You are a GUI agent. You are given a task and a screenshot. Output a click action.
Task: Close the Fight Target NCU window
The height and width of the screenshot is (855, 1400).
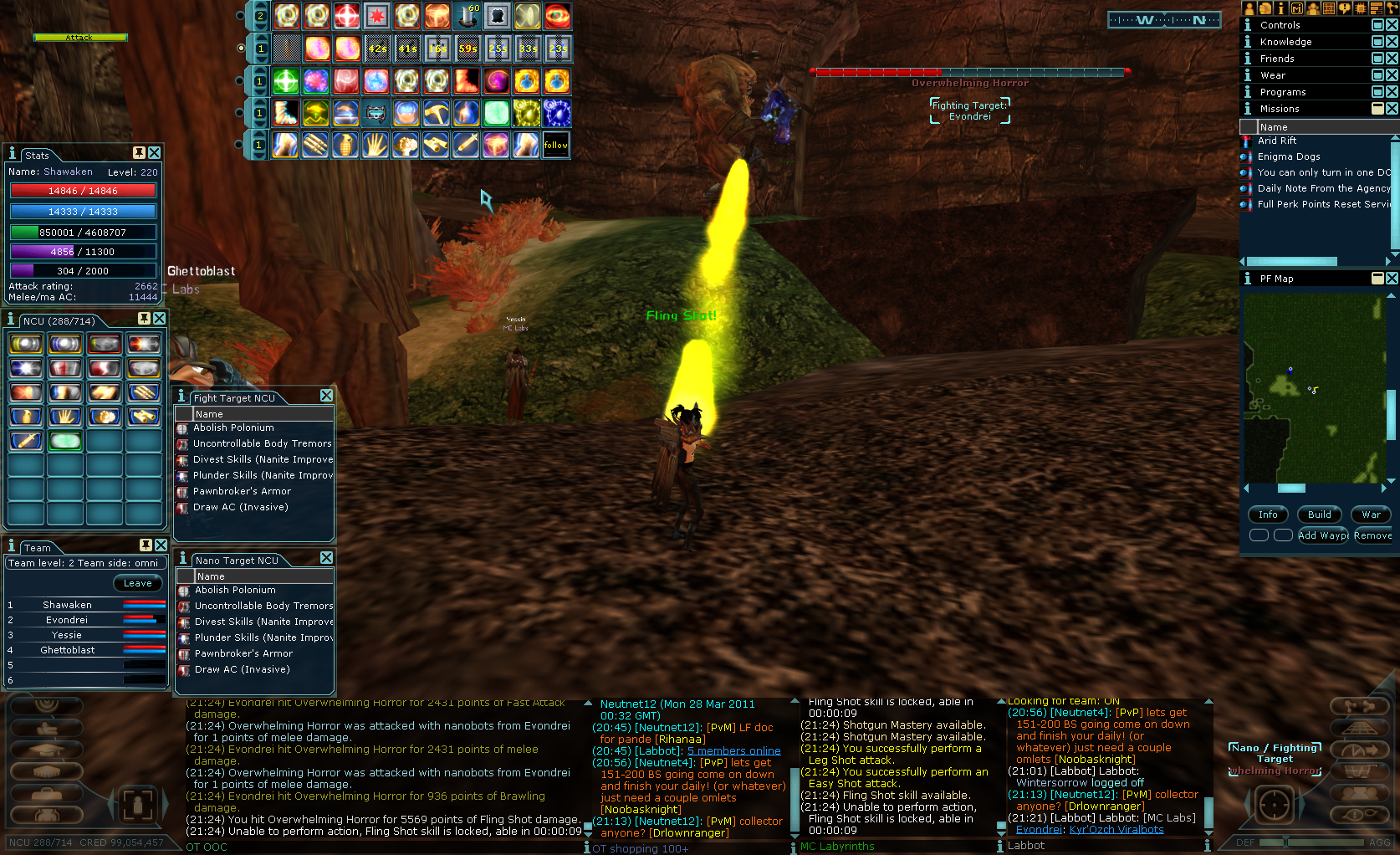pos(326,396)
